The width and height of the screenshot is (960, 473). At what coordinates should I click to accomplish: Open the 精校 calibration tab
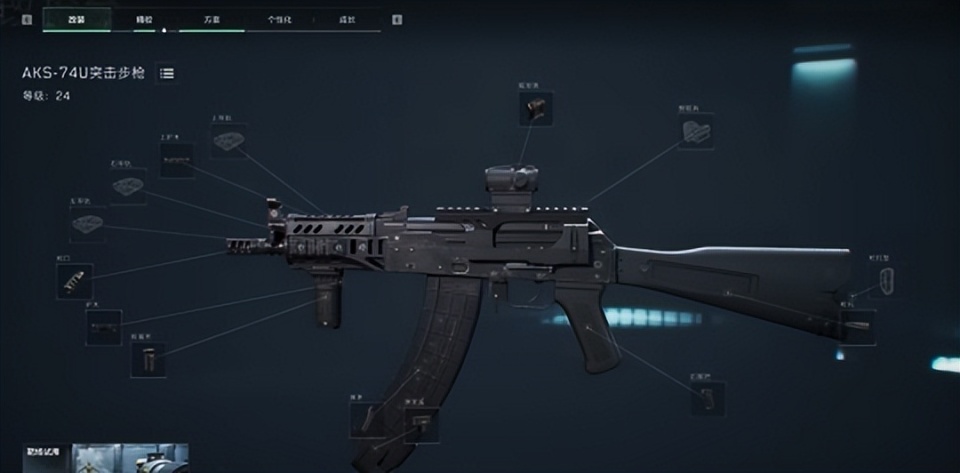coord(144,19)
